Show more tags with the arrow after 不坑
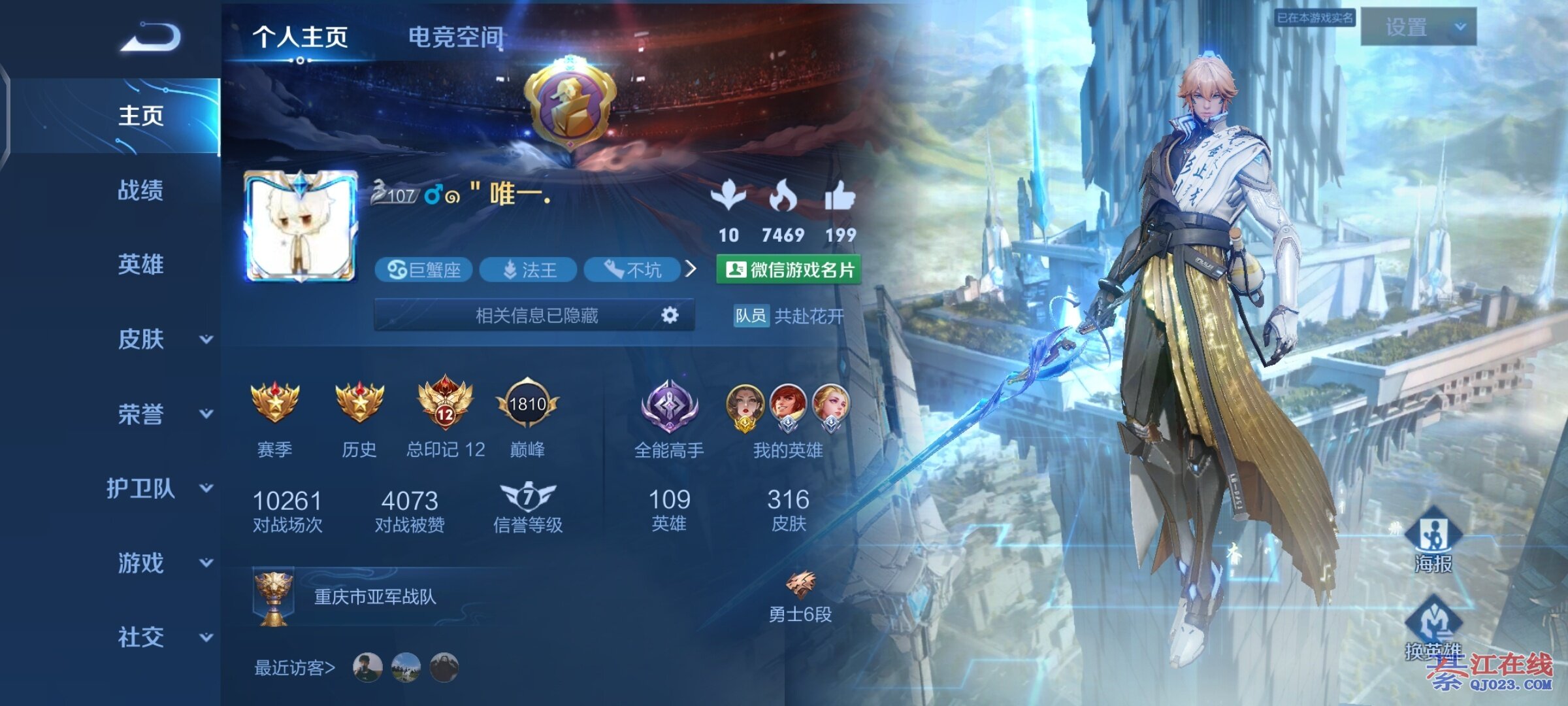This screenshot has height=706, width=1568. point(691,269)
